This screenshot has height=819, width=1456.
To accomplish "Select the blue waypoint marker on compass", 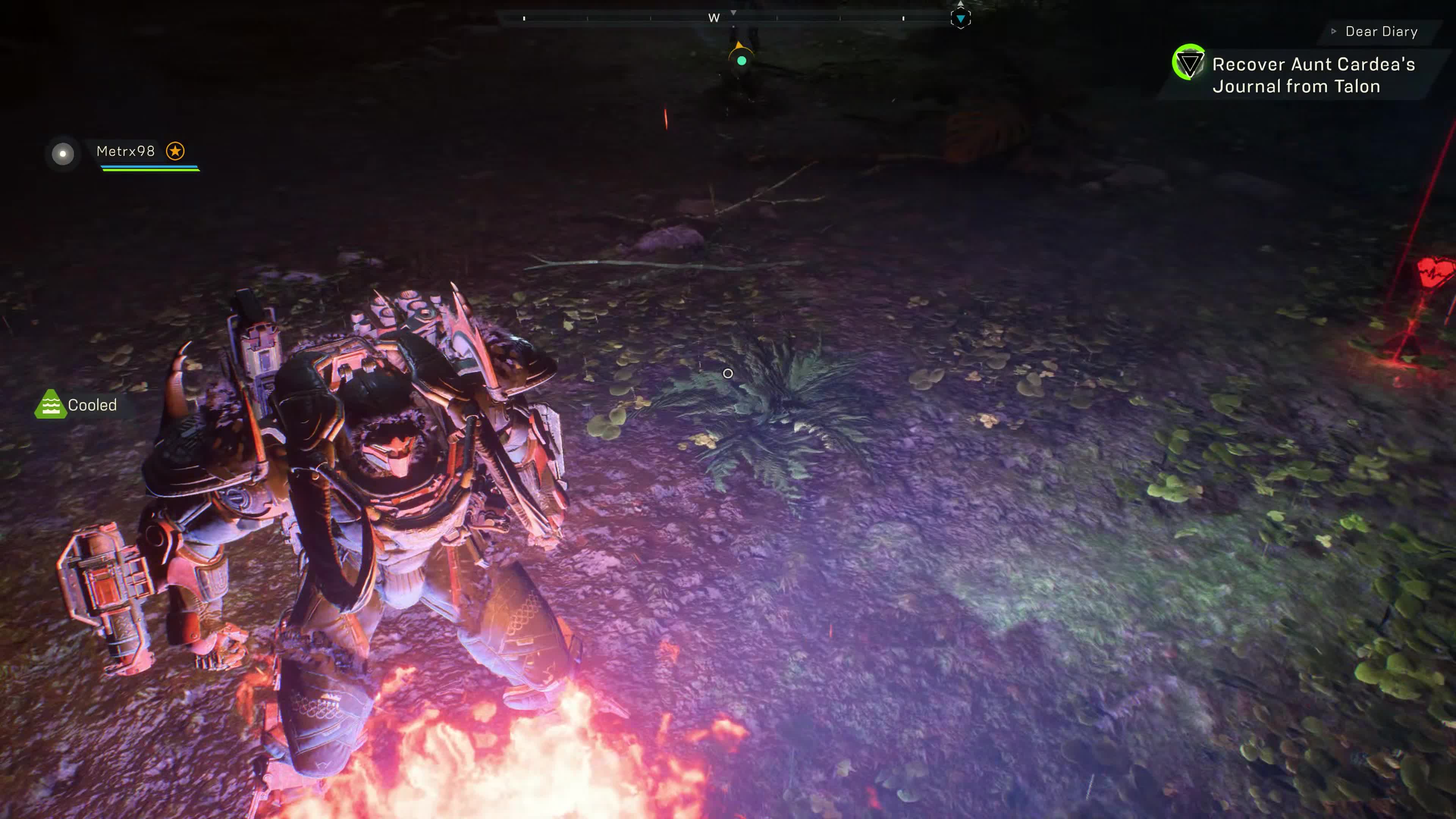I will point(960,19).
